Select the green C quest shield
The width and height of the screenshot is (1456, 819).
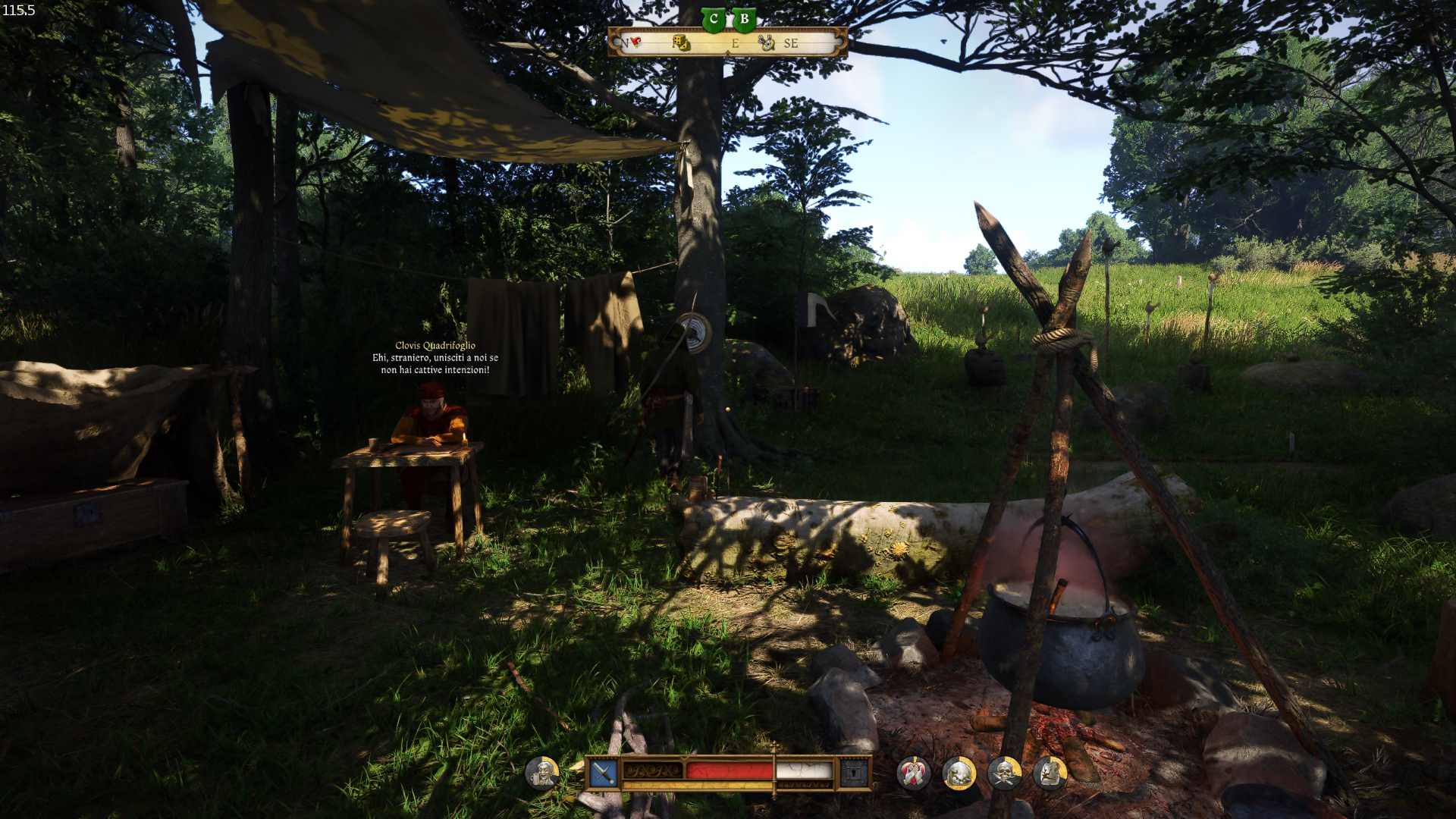tap(713, 20)
